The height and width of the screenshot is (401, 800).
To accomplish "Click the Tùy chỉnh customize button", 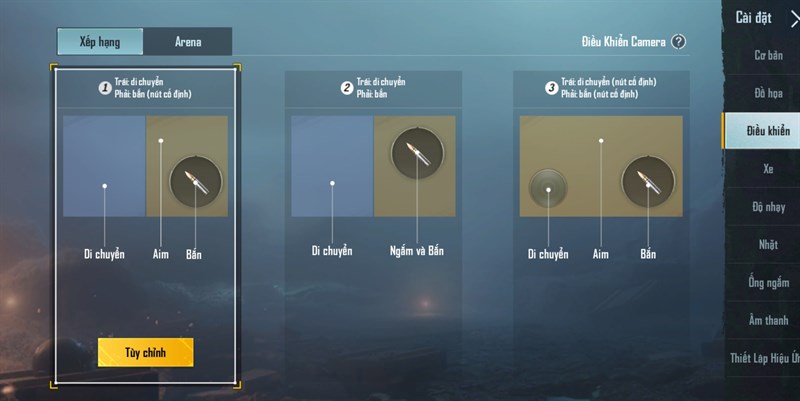I will point(145,352).
